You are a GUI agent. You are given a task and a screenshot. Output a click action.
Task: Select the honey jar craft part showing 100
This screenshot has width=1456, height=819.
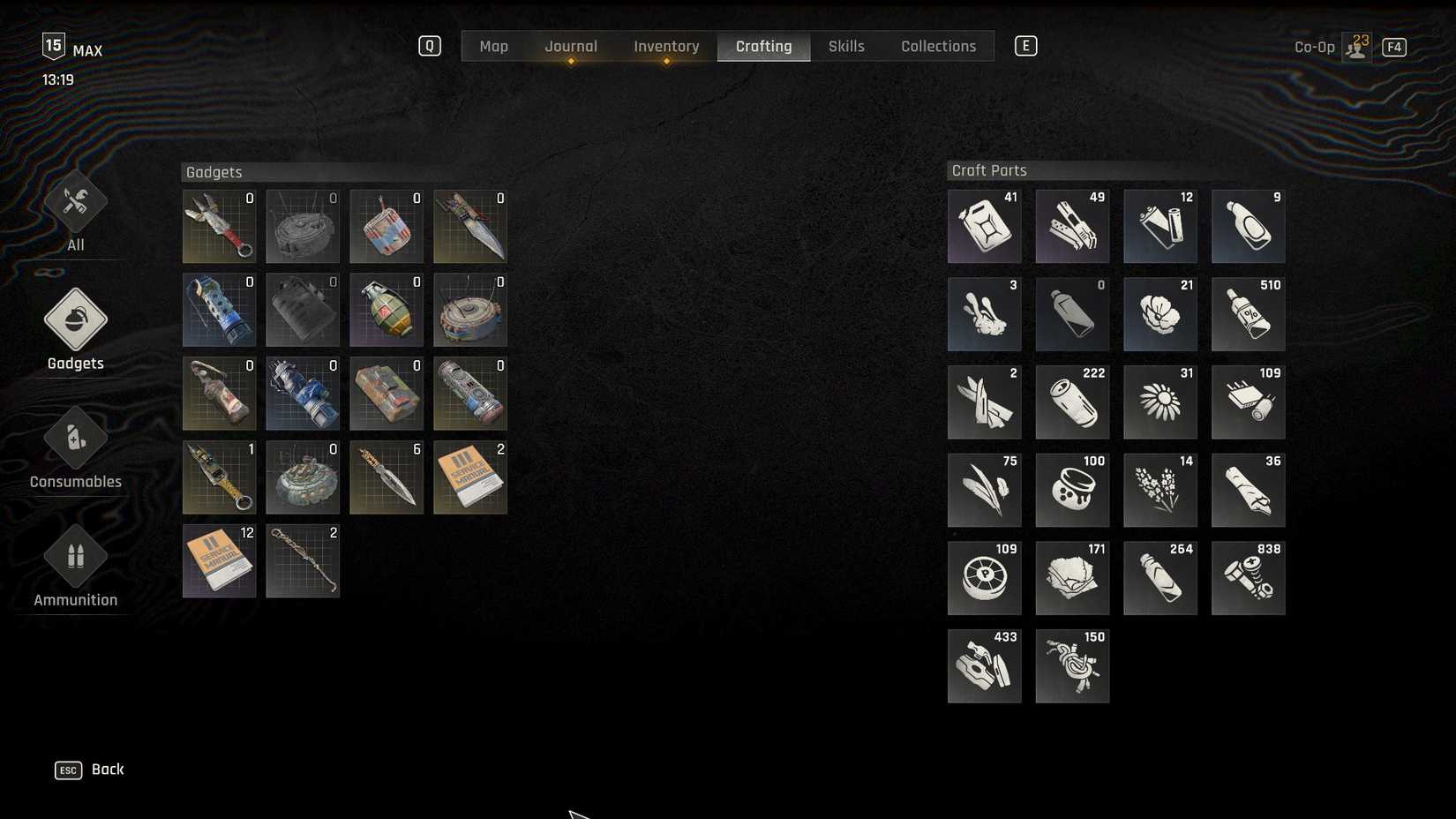[x=1072, y=490]
